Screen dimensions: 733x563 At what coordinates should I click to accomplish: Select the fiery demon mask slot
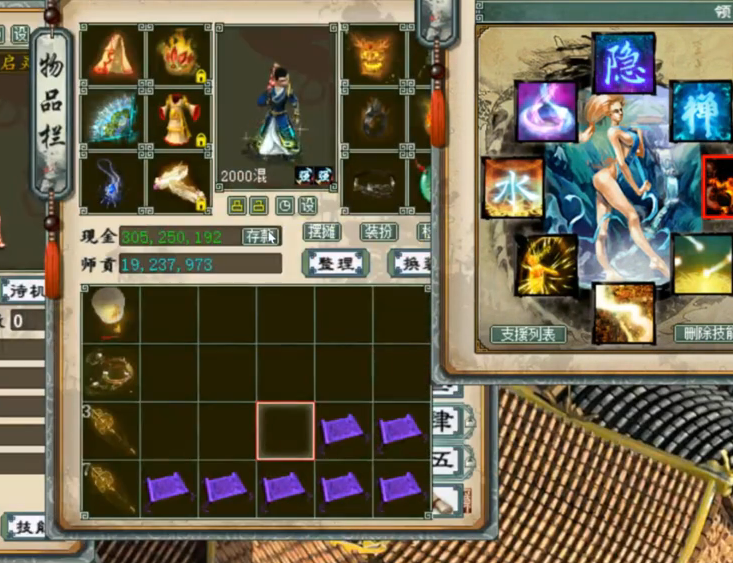pos(374,56)
